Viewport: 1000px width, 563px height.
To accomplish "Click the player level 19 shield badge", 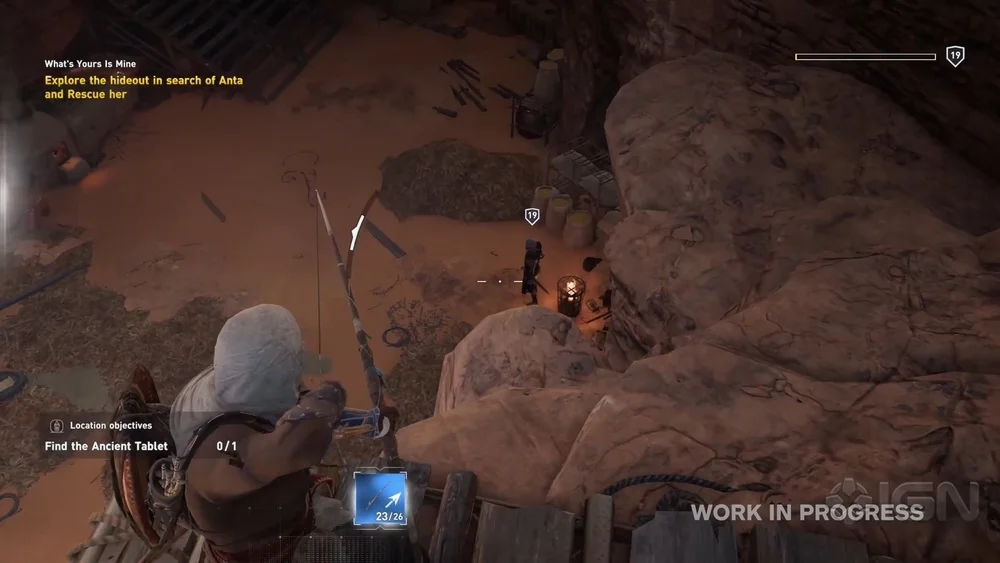I will pyautogui.click(x=955, y=57).
